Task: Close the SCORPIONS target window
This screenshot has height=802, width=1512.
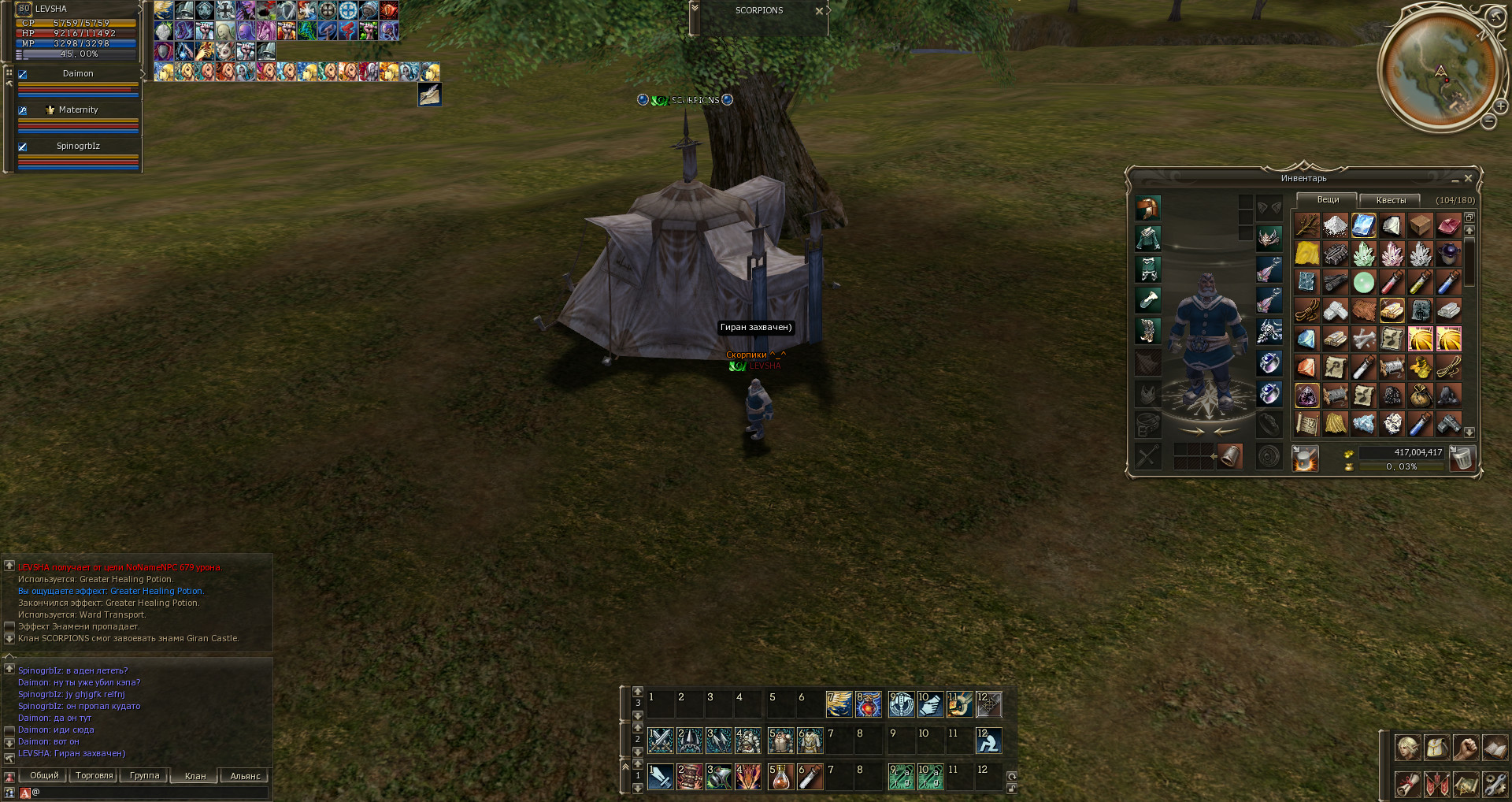Action: tap(819, 11)
